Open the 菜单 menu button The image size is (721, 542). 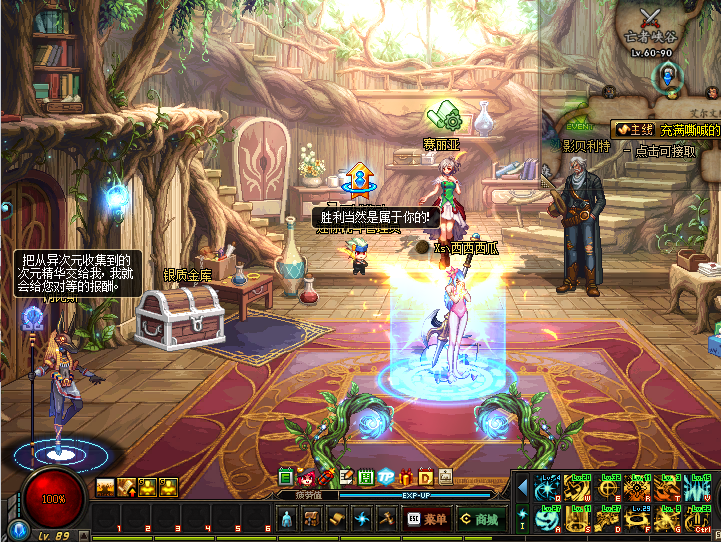[x=426, y=519]
